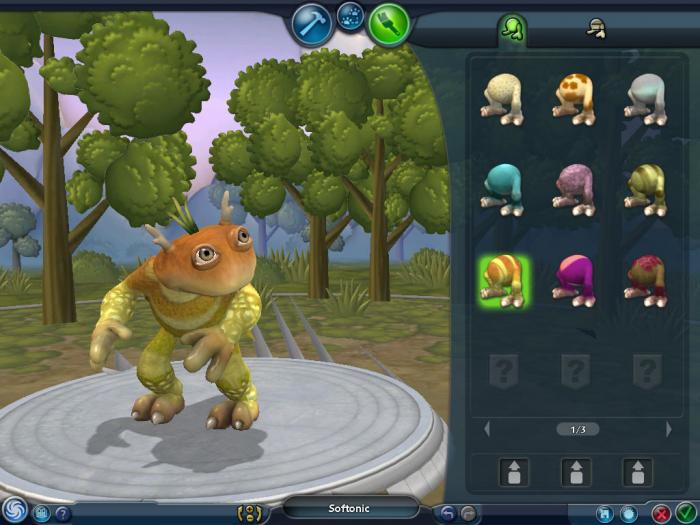Open the test drive mode bubble icon

click(x=351, y=17)
